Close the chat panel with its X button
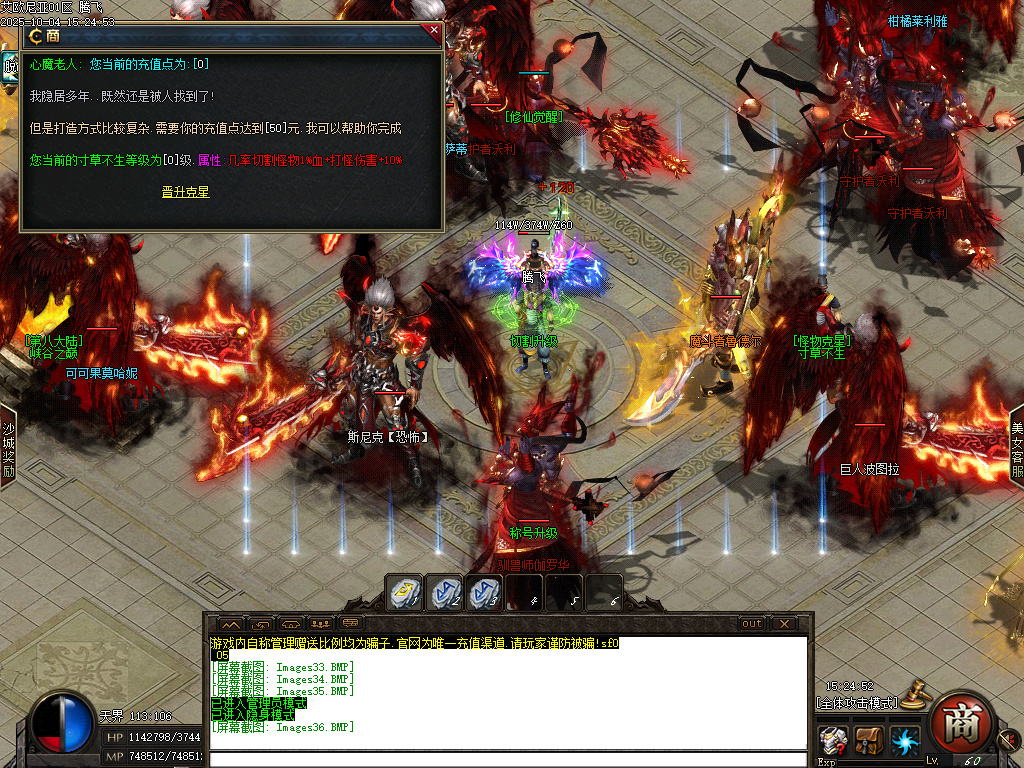 coord(785,623)
